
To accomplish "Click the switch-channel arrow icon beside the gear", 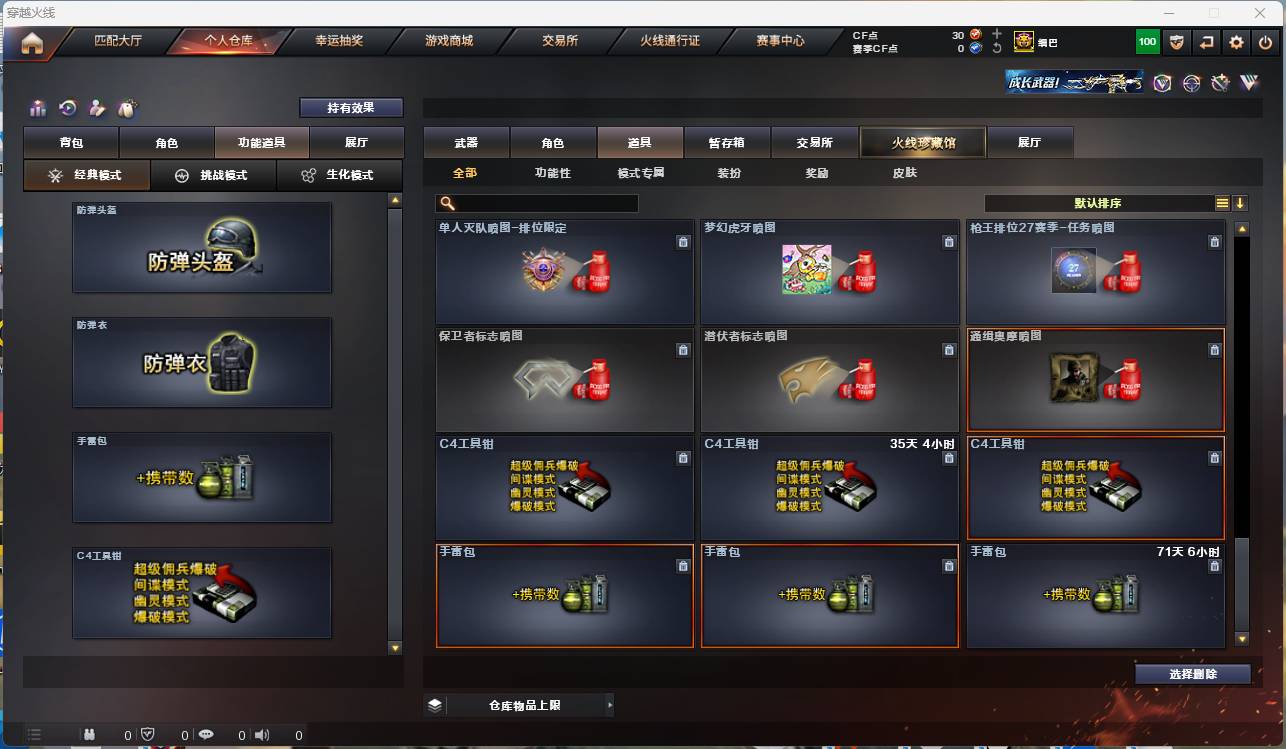I will coord(1209,42).
